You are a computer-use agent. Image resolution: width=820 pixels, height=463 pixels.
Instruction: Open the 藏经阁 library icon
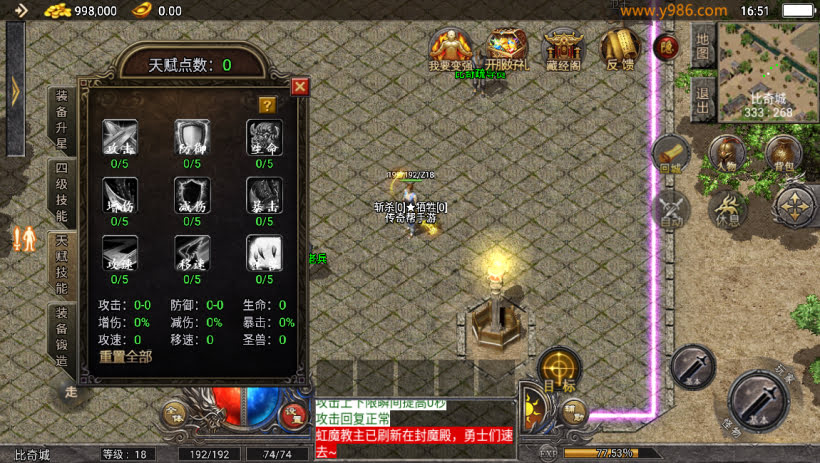click(x=564, y=48)
